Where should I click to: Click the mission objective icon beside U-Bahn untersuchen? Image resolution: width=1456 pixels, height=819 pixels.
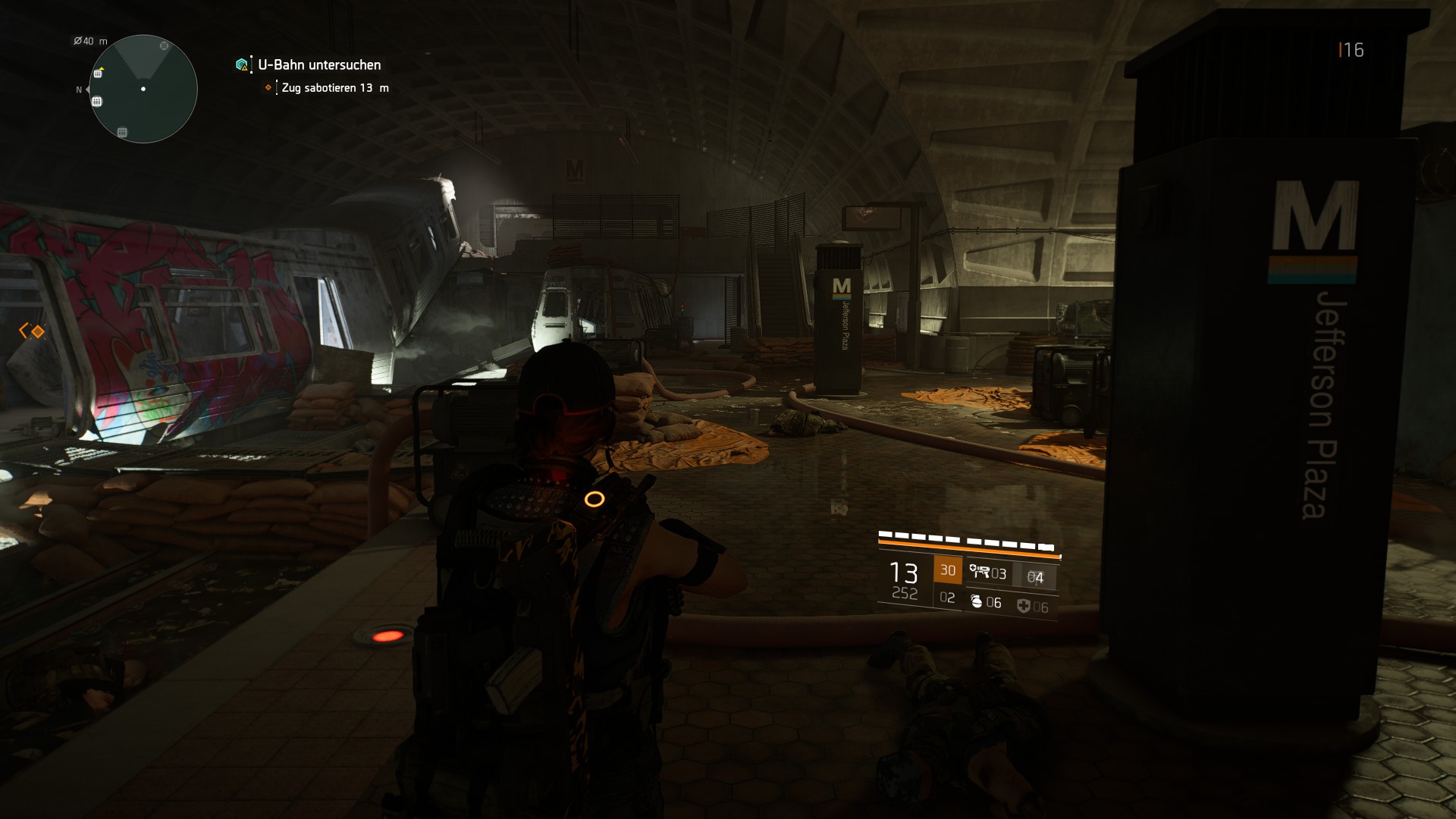pyautogui.click(x=240, y=65)
